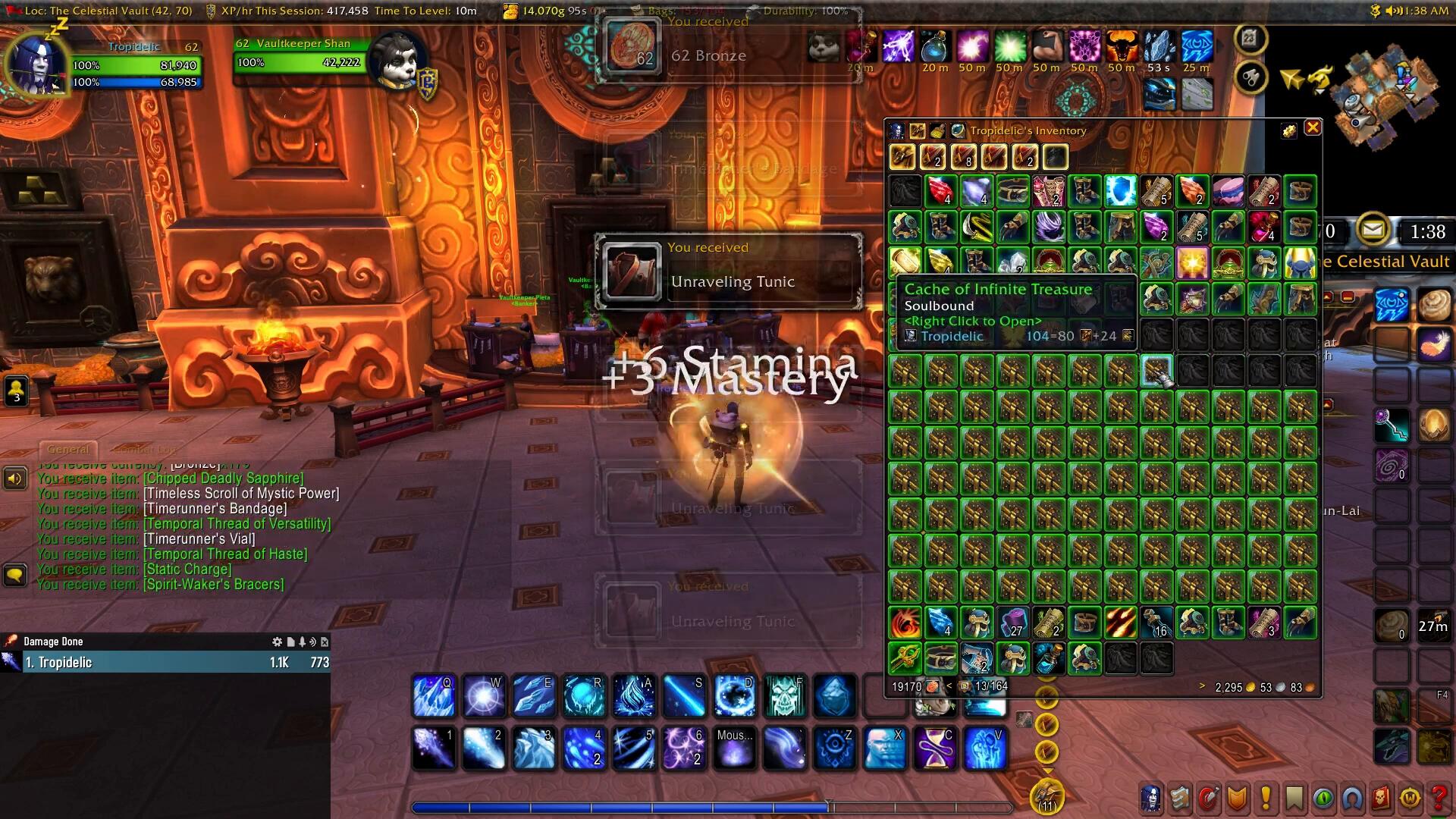Open the mail envelope notification icon
Viewport: 1456px width, 819px height.
pos(1372,230)
